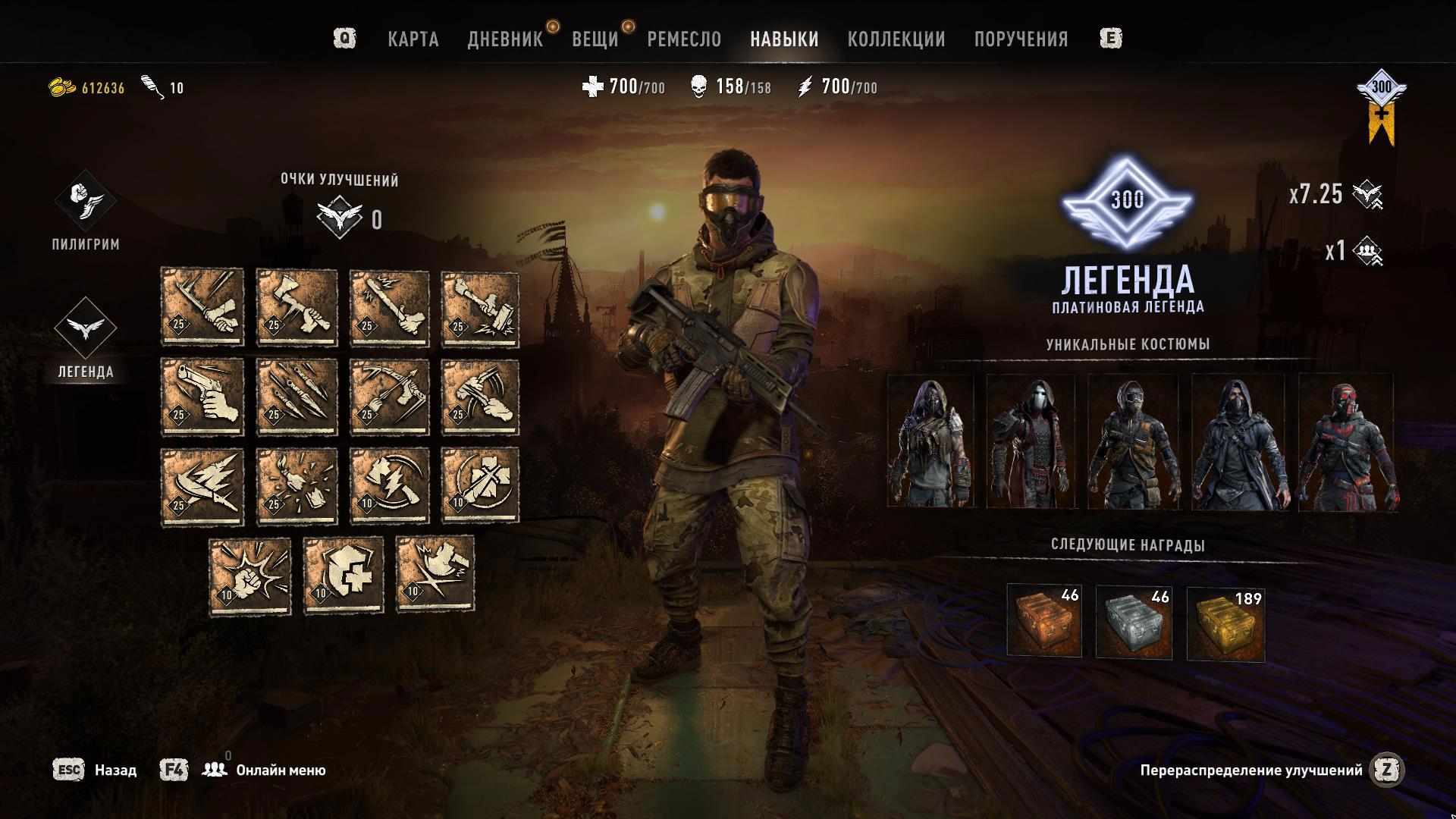The image size is (1456, 819).
Task: Choose the white-masked hooded costume
Action: pos(1031,441)
